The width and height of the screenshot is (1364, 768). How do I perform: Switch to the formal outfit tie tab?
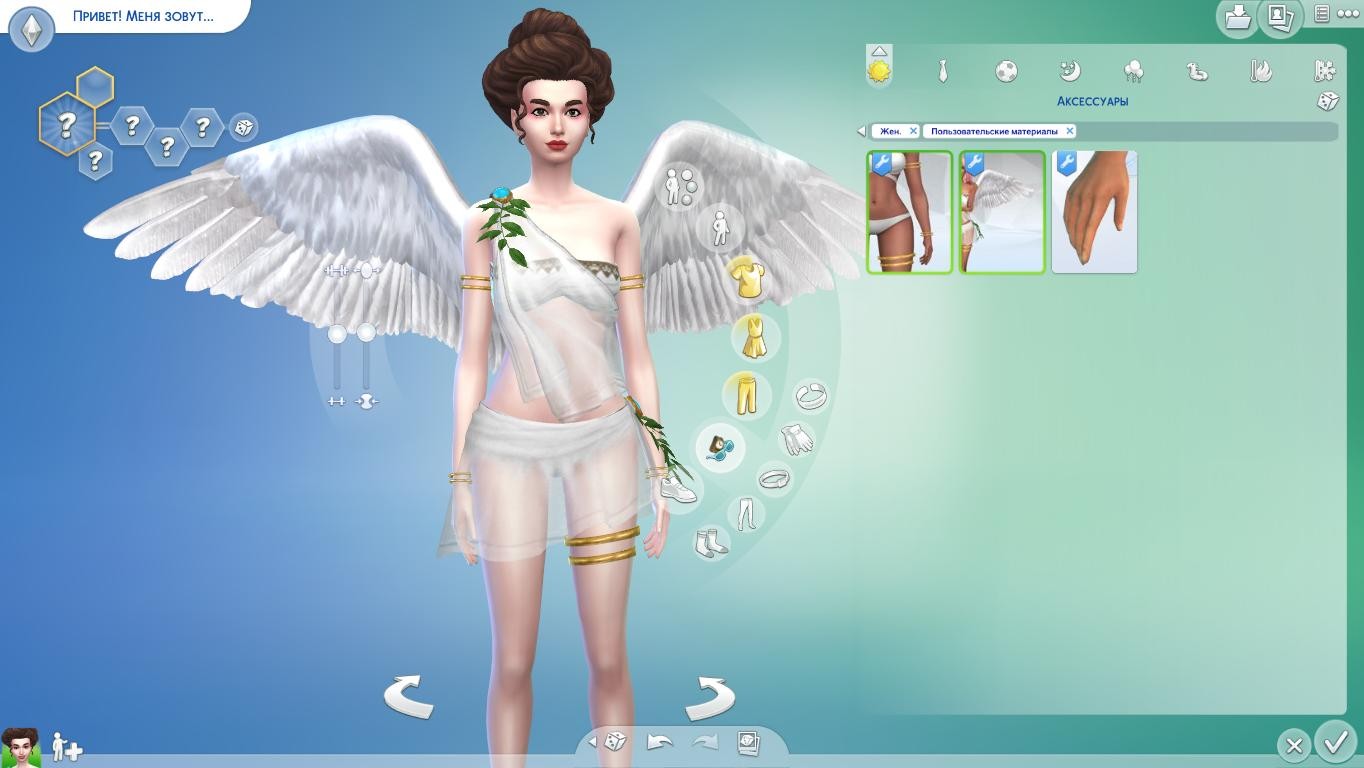tap(942, 71)
